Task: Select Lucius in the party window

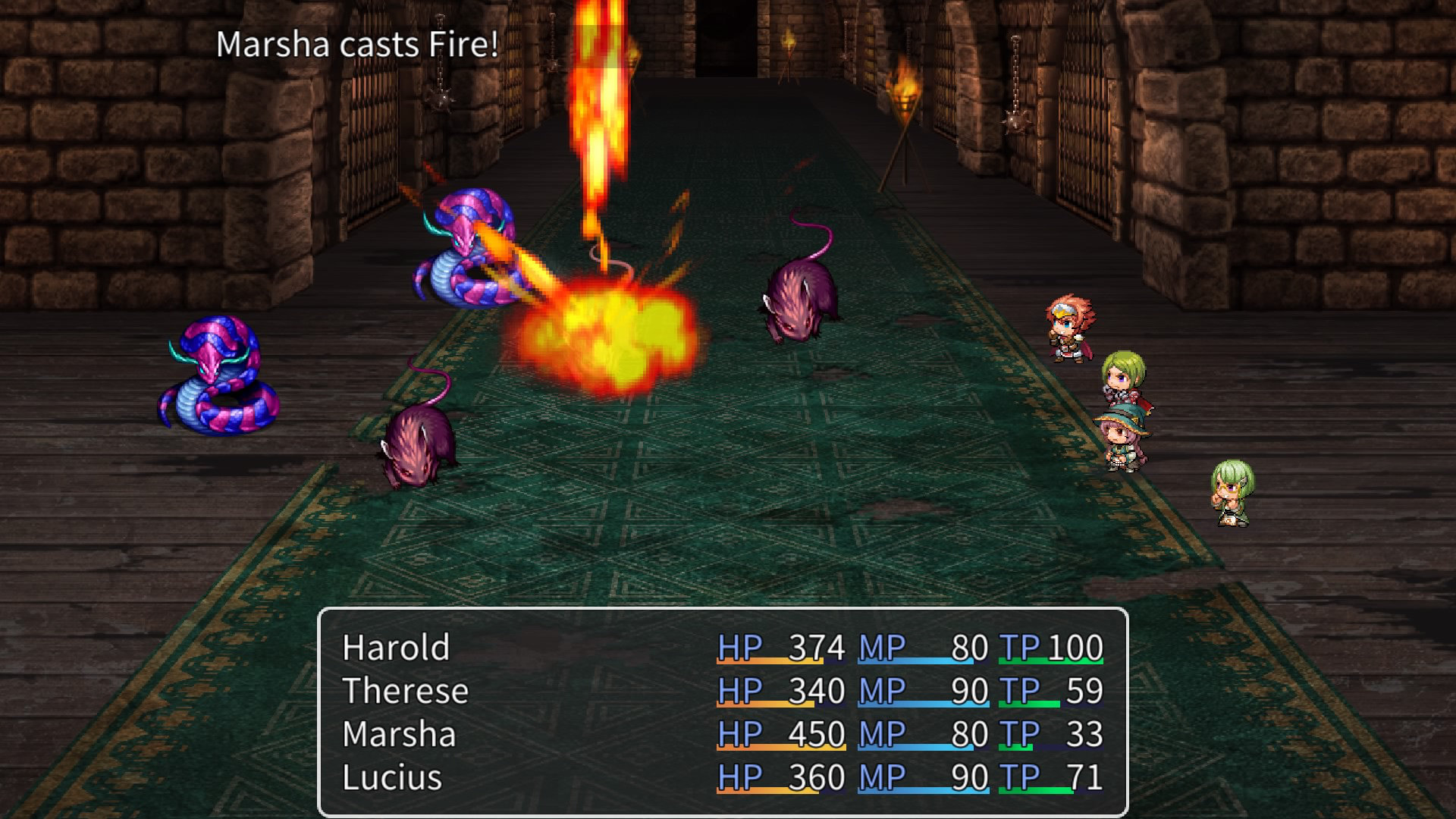Action: tap(392, 778)
